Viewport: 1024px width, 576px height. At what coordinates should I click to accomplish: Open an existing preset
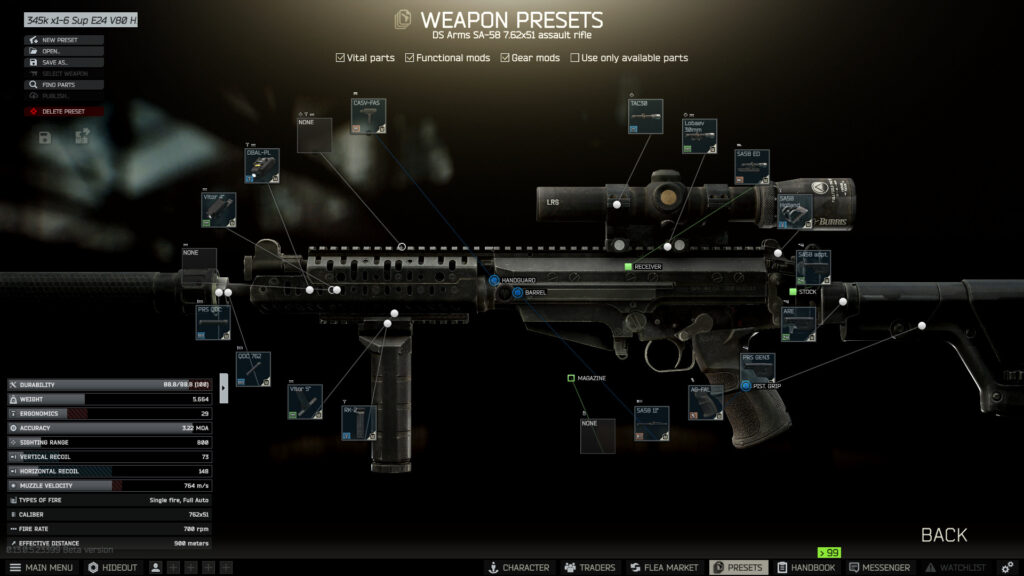coord(52,51)
